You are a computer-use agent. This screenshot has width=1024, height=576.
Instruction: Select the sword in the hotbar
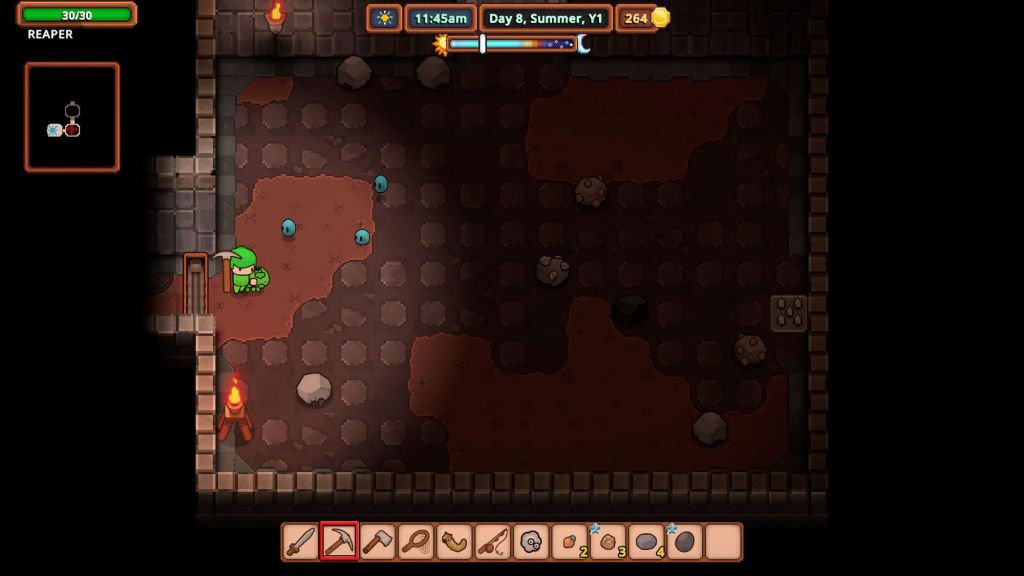(x=301, y=542)
